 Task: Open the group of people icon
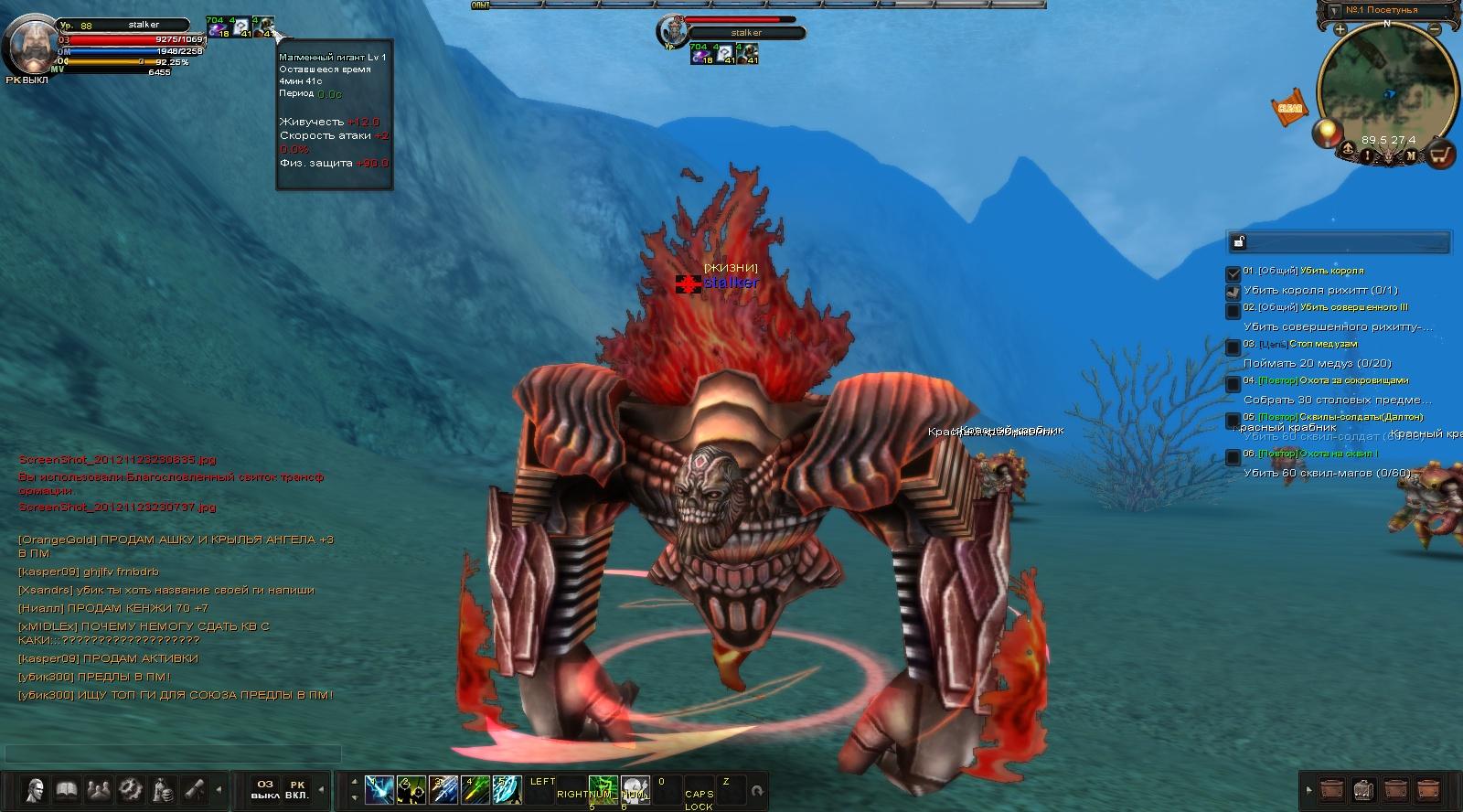coord(98,789)
